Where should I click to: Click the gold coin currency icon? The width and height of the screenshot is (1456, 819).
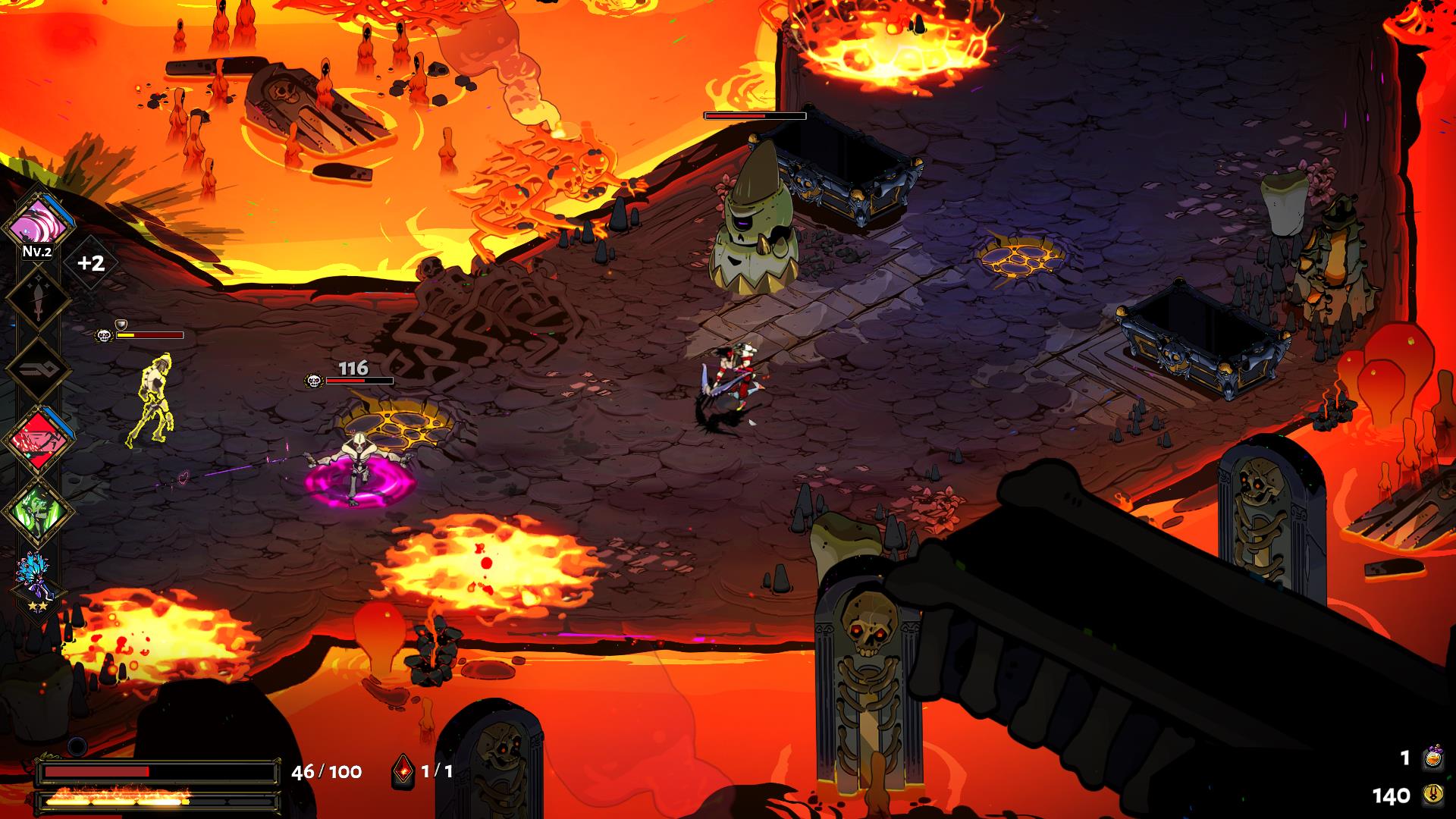[x=1433, y=795]
